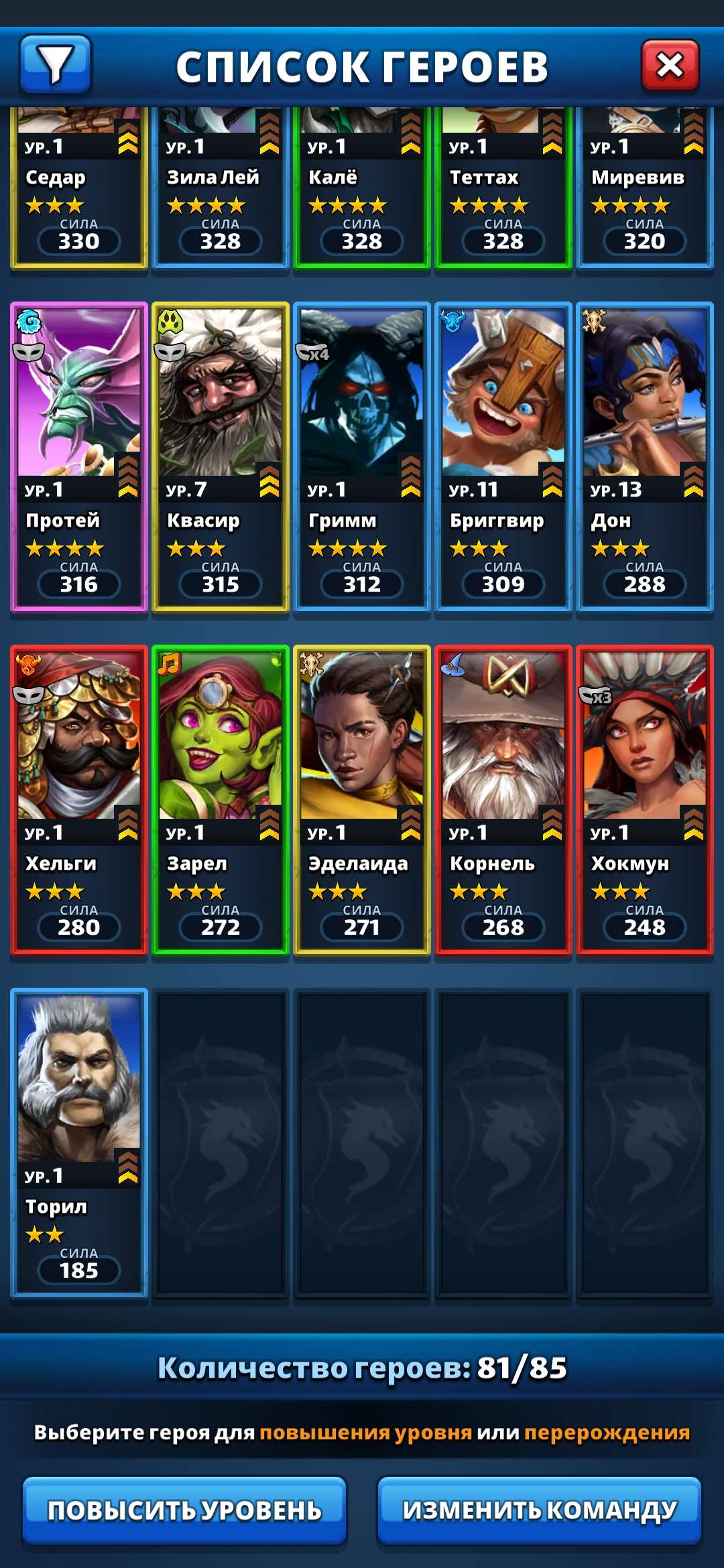Close the hero list window
Viewport: 724px width, 1568px height.
point(670,65)
